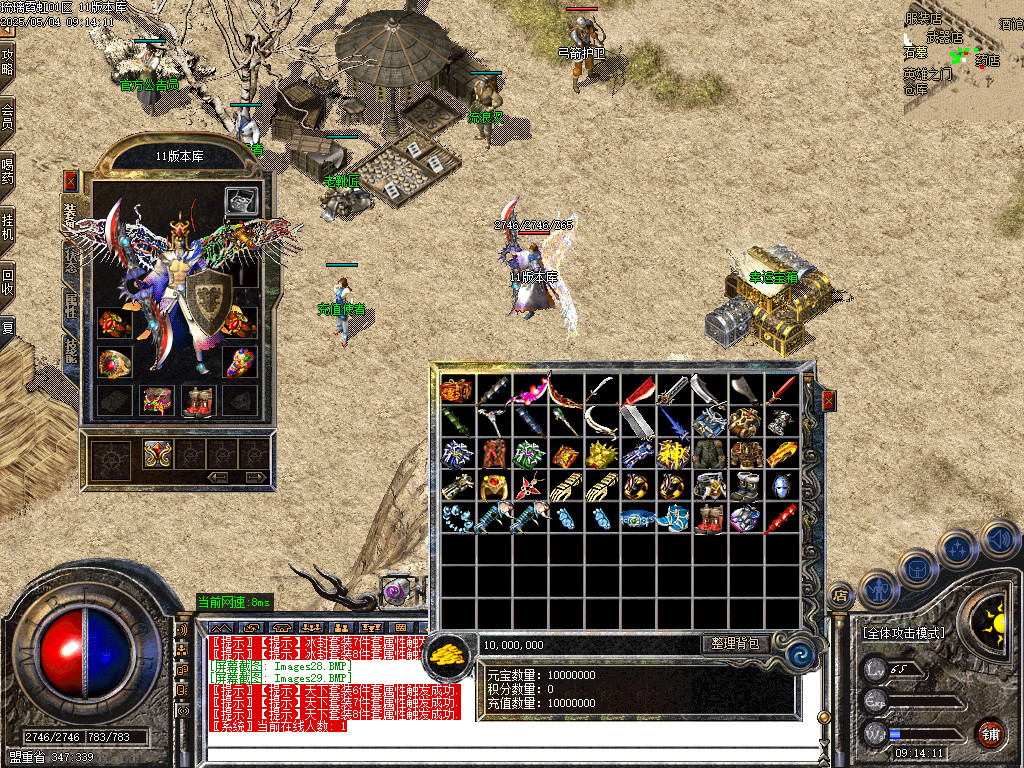The width and height of the screenshot is (1024, 768).
Task: Select the golden 神 emblem item
Action: pyautogui.click(x=672, y=453)
